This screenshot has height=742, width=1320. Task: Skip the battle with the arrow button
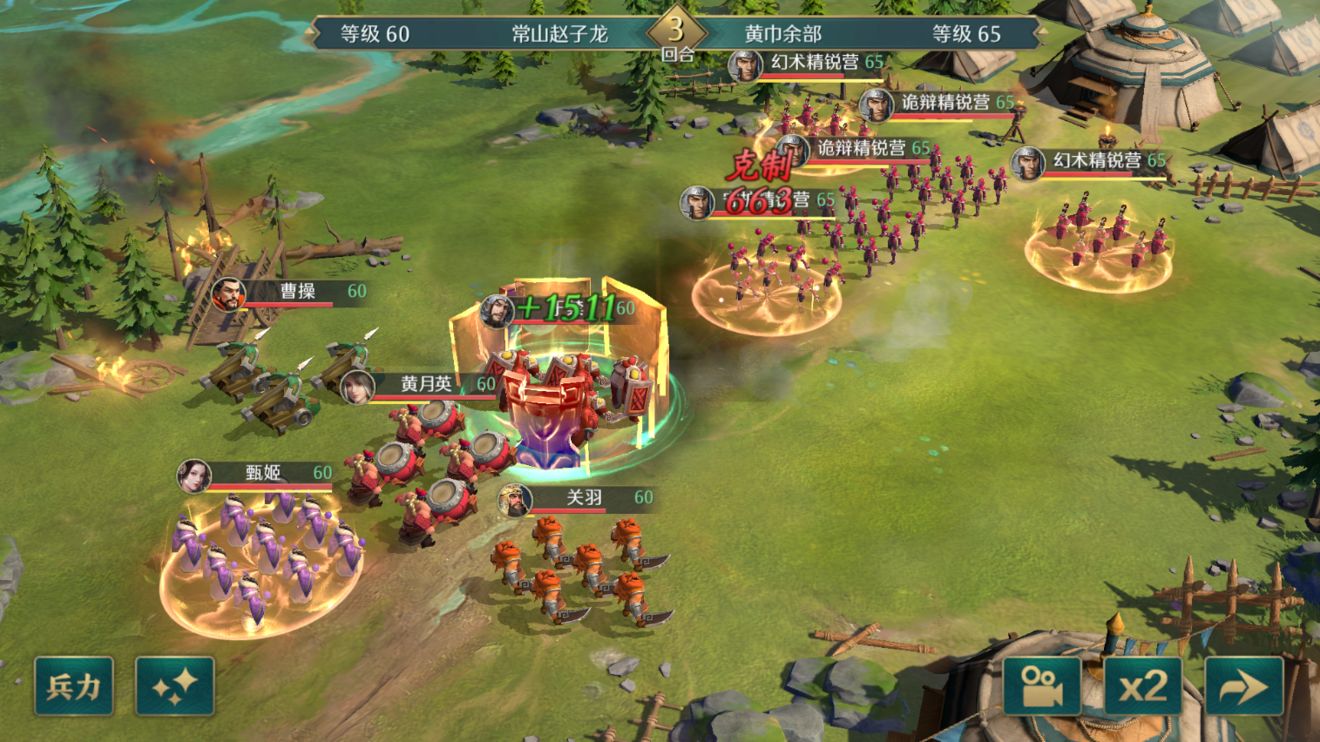(1244, 686)
